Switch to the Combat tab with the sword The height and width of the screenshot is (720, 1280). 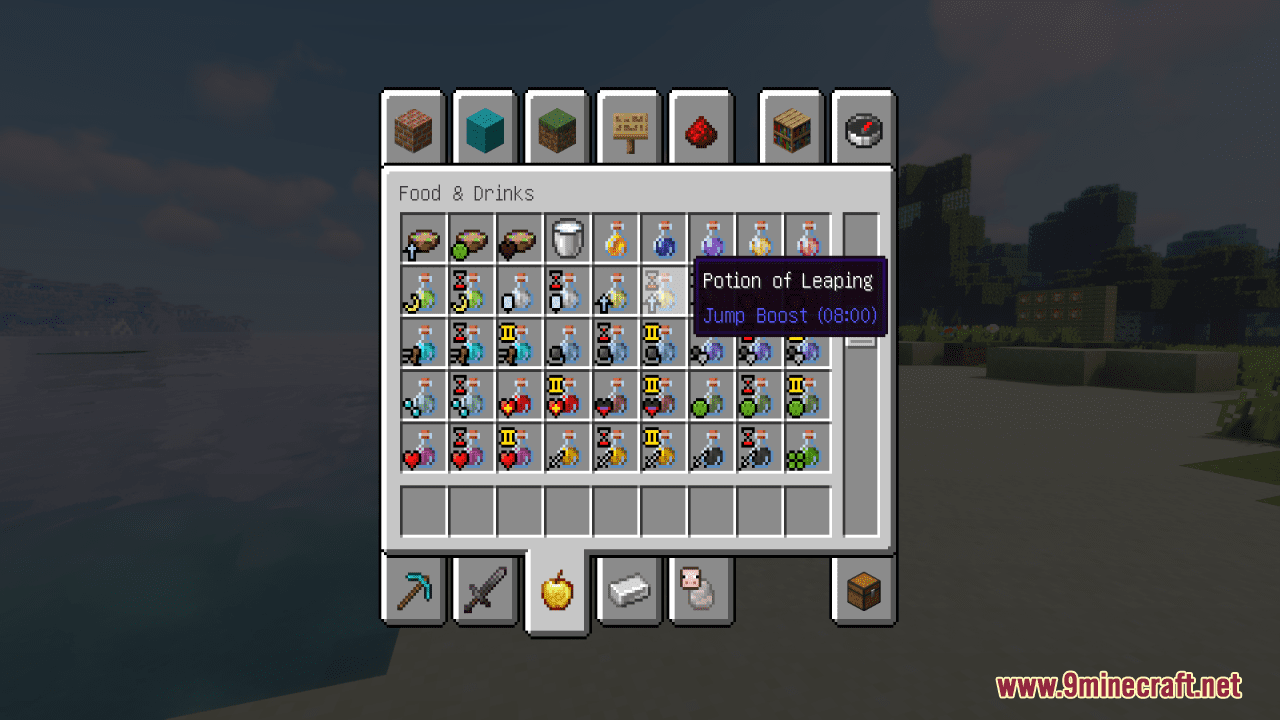[485, 591]
